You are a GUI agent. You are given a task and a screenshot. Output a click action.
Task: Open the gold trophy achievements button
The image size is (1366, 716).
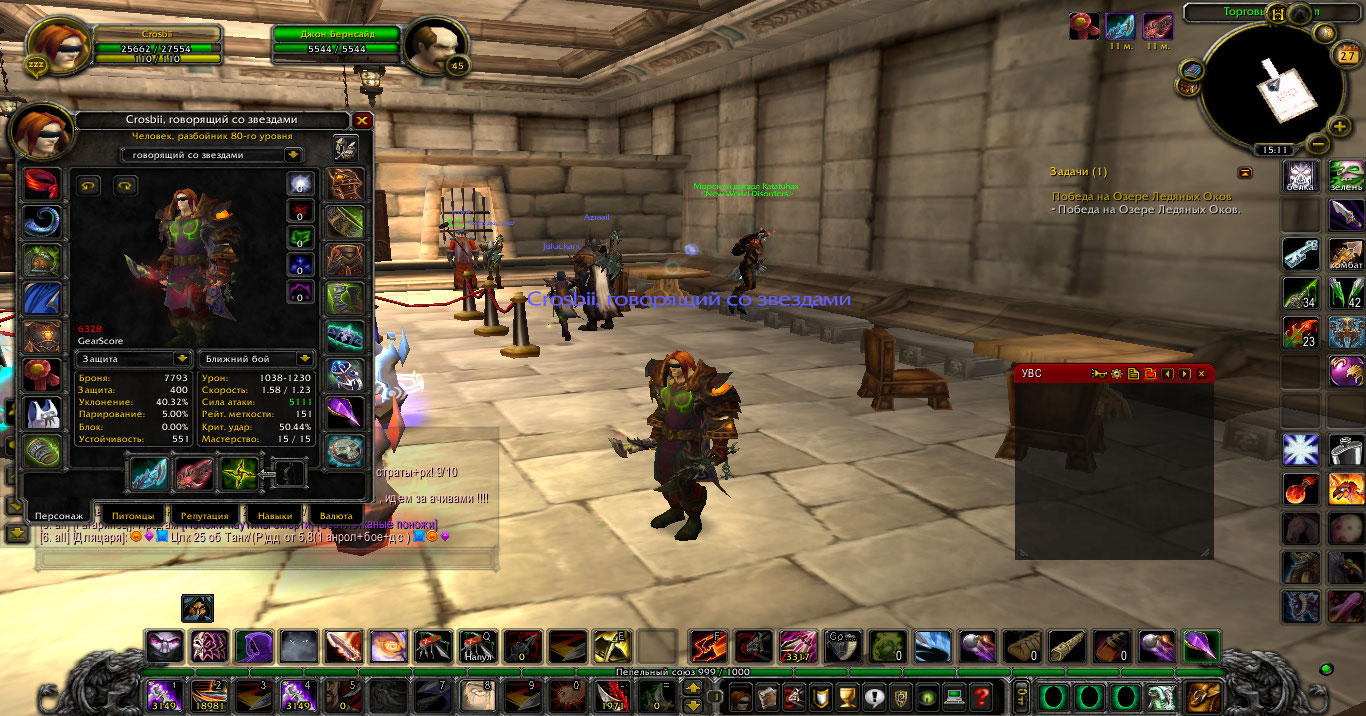tap(847, 696)
